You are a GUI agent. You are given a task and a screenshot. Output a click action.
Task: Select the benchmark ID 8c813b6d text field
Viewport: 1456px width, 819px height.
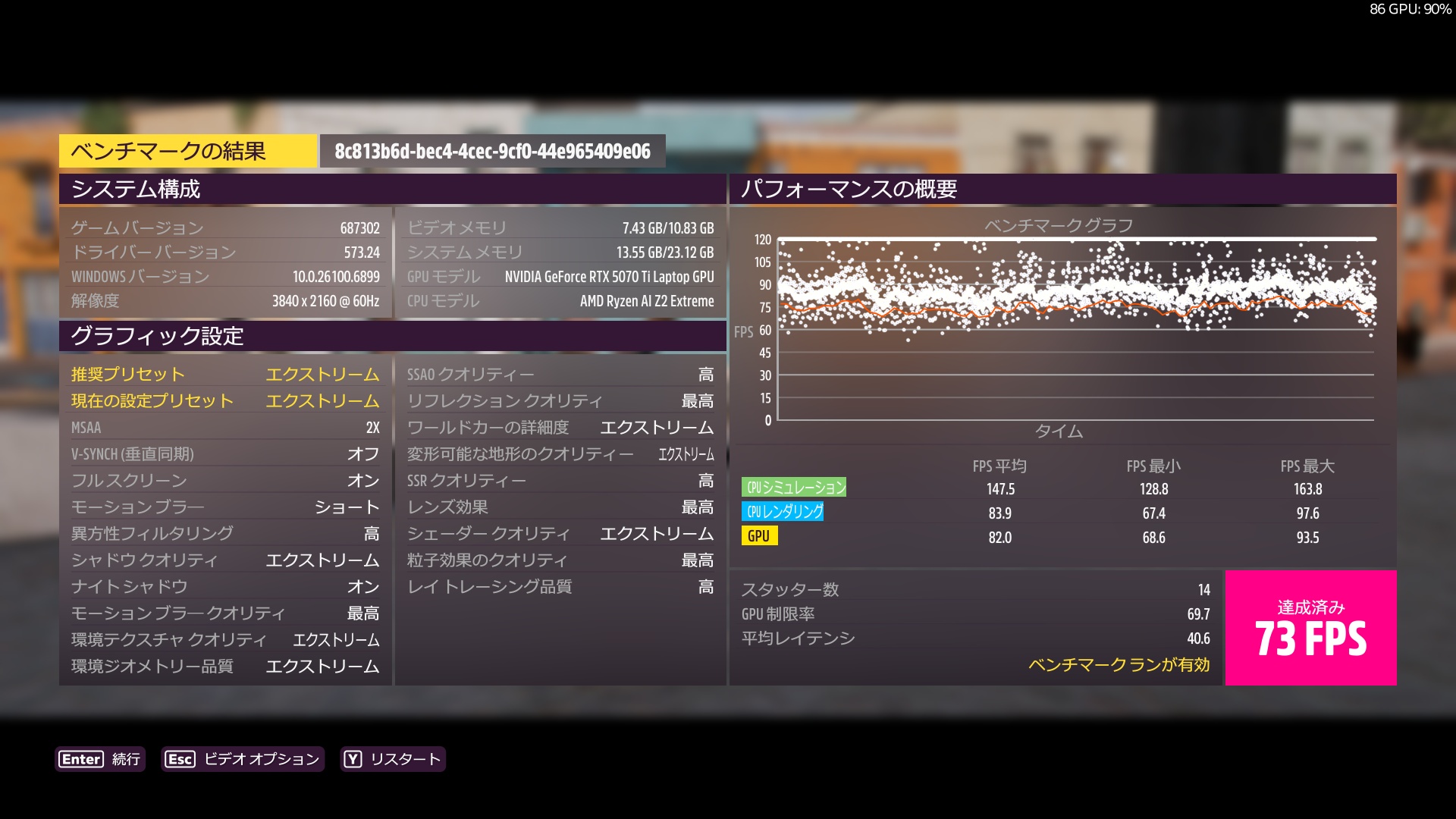491,150
